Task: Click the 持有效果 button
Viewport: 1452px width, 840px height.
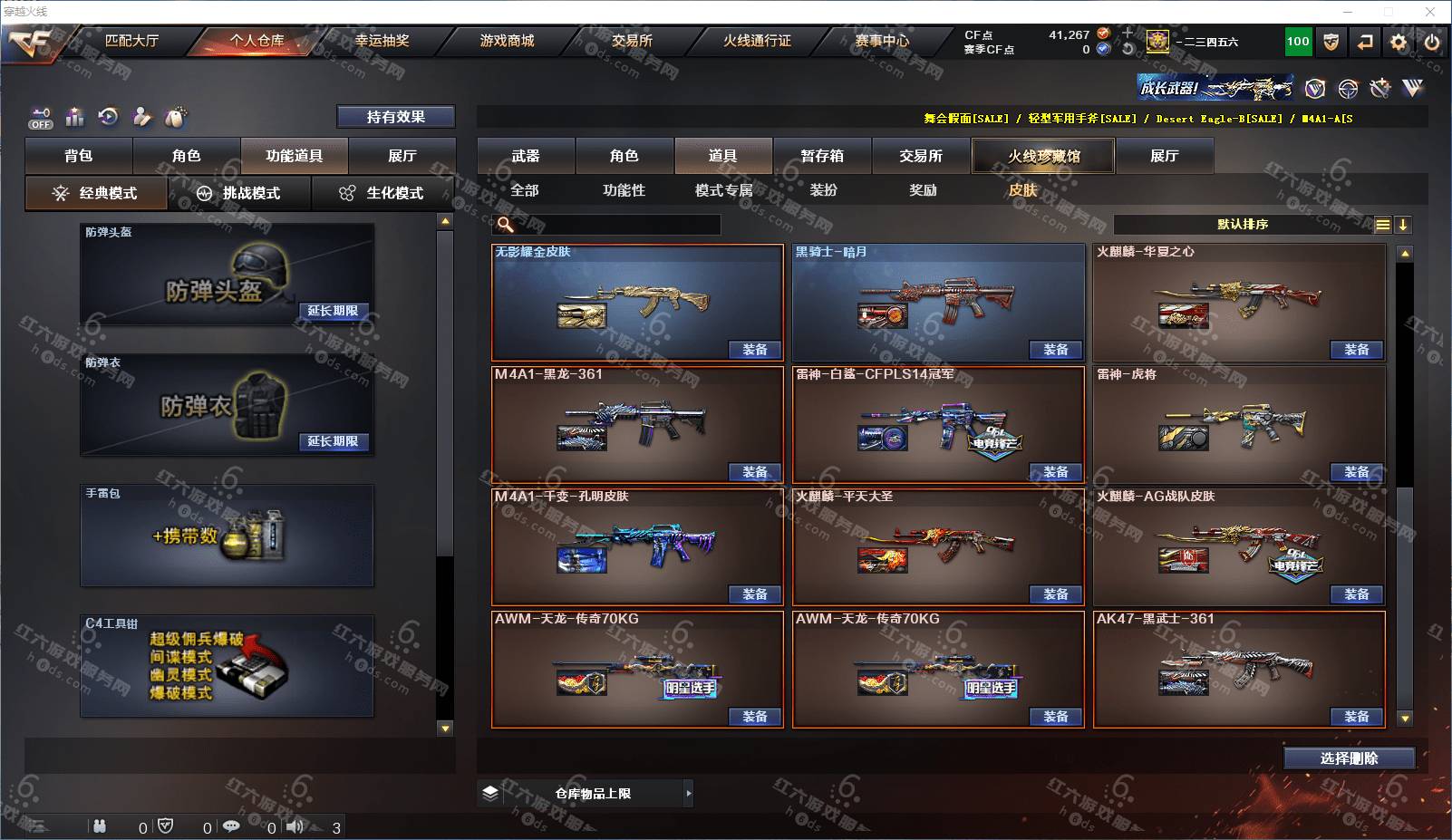Action: coord(395,117)
